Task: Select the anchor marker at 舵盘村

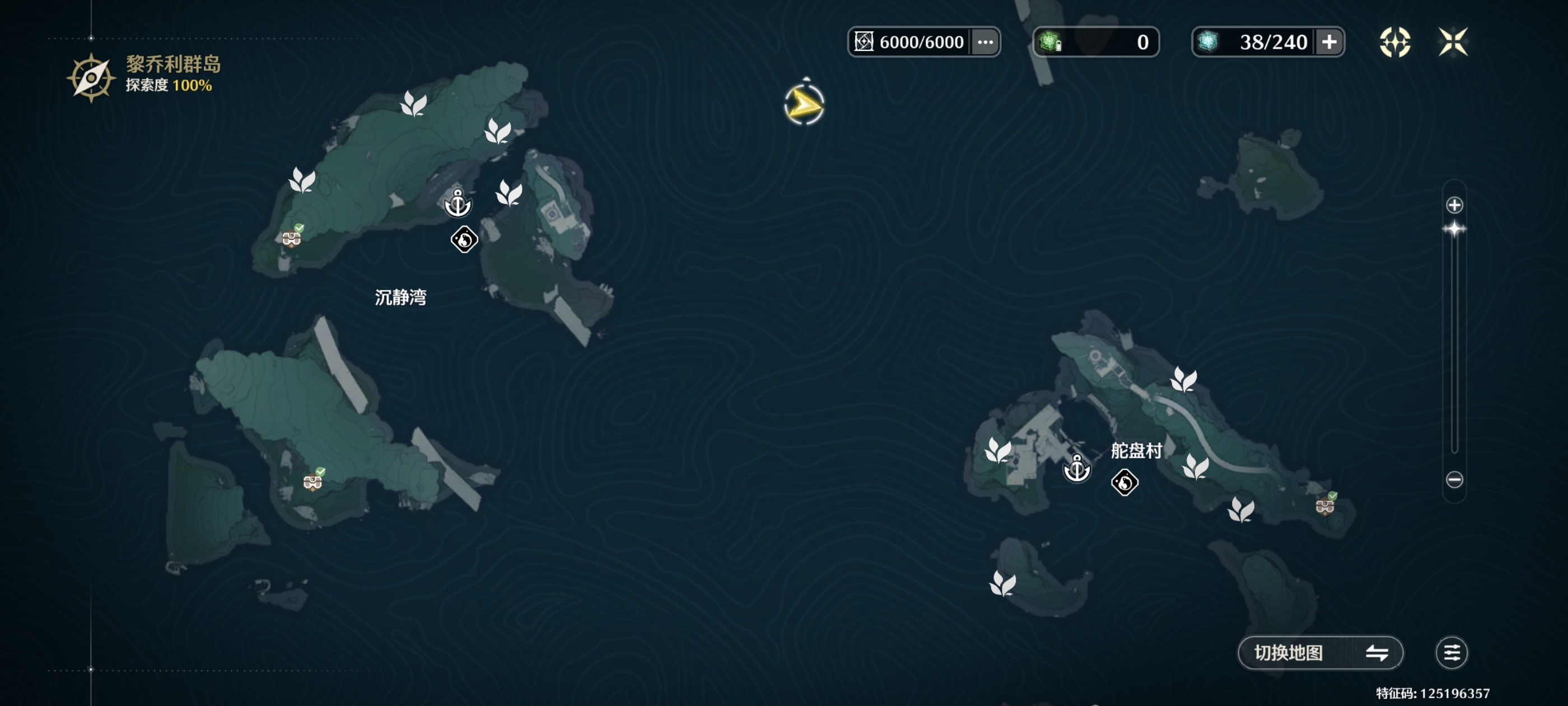Action: [1077, 469]
